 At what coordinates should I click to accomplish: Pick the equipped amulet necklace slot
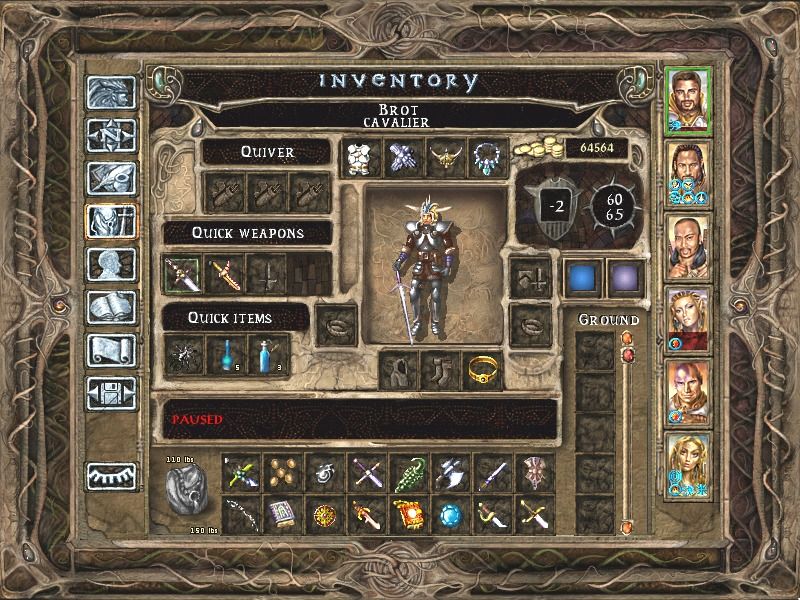click(488, 158)
